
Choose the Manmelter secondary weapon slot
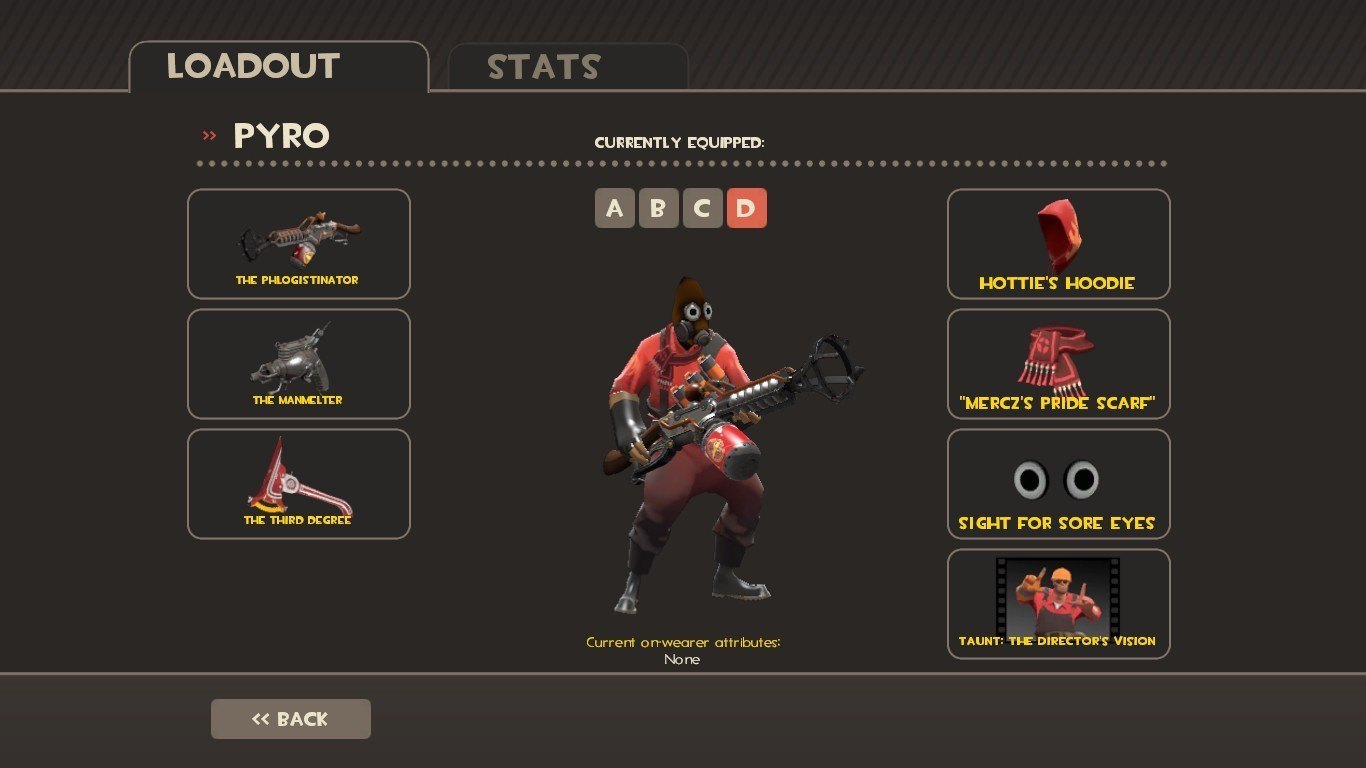click(298, 364)
